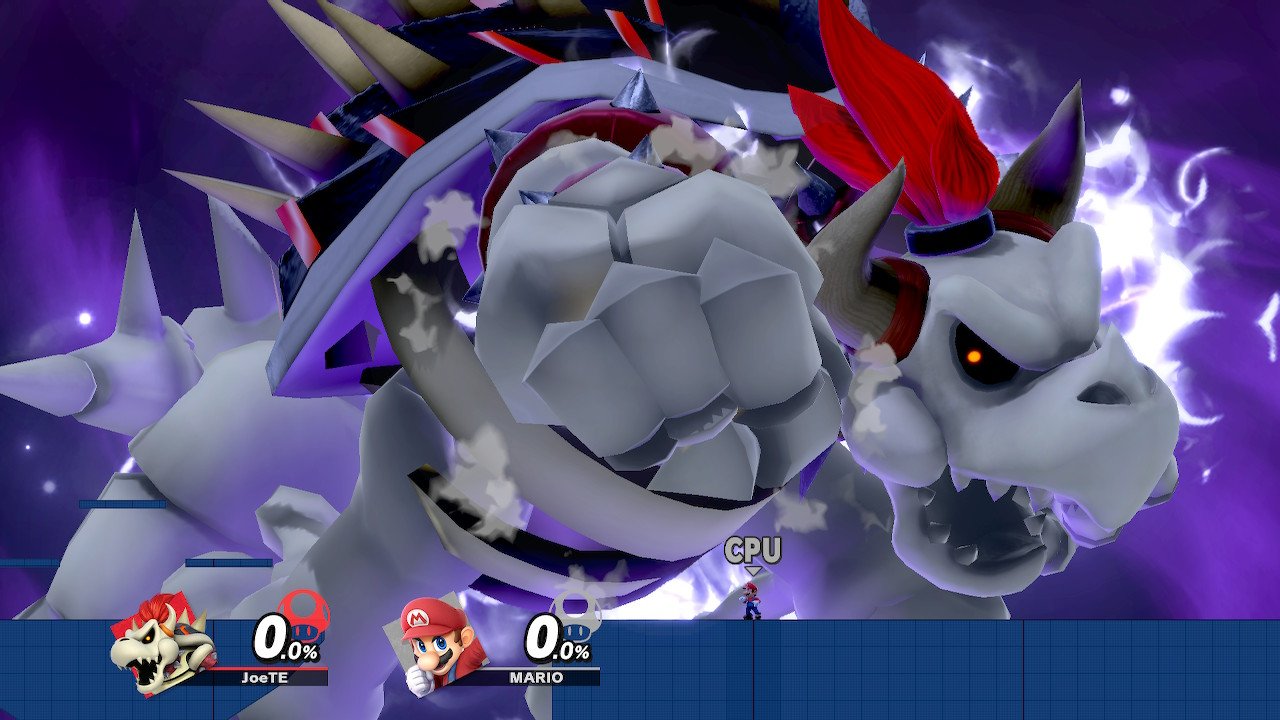
Task: Select JoeTE's 0.0% damage readout
Action: [x=281, y=640]
